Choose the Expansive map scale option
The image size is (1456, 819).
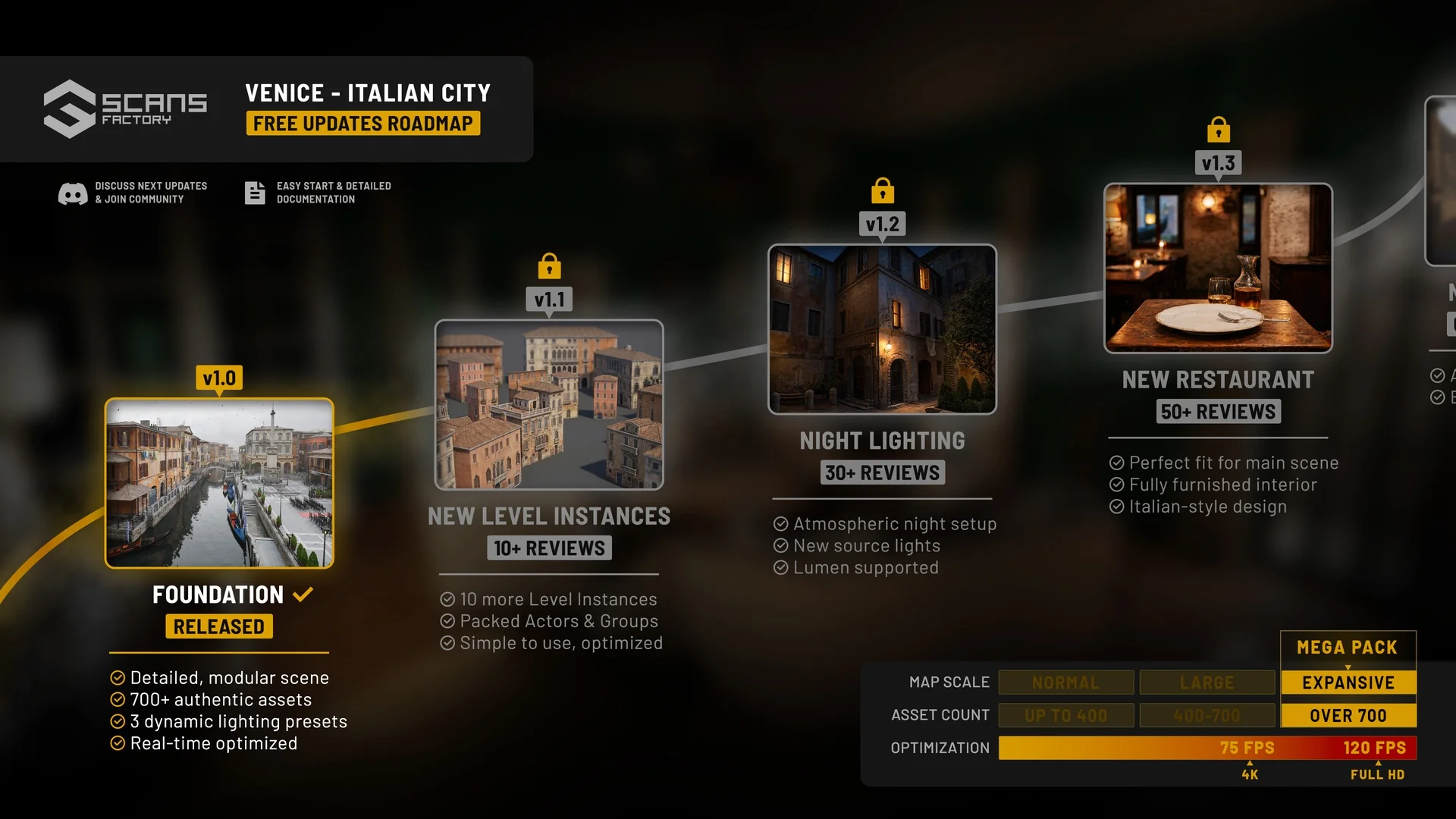click(1348, 682)
